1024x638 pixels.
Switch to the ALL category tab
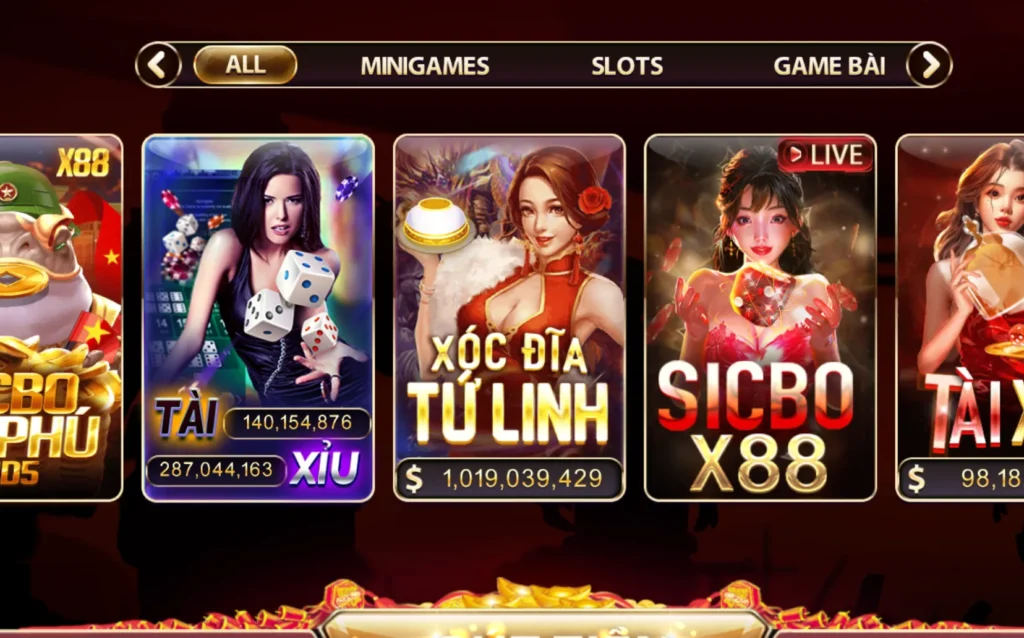pos(245,65)
